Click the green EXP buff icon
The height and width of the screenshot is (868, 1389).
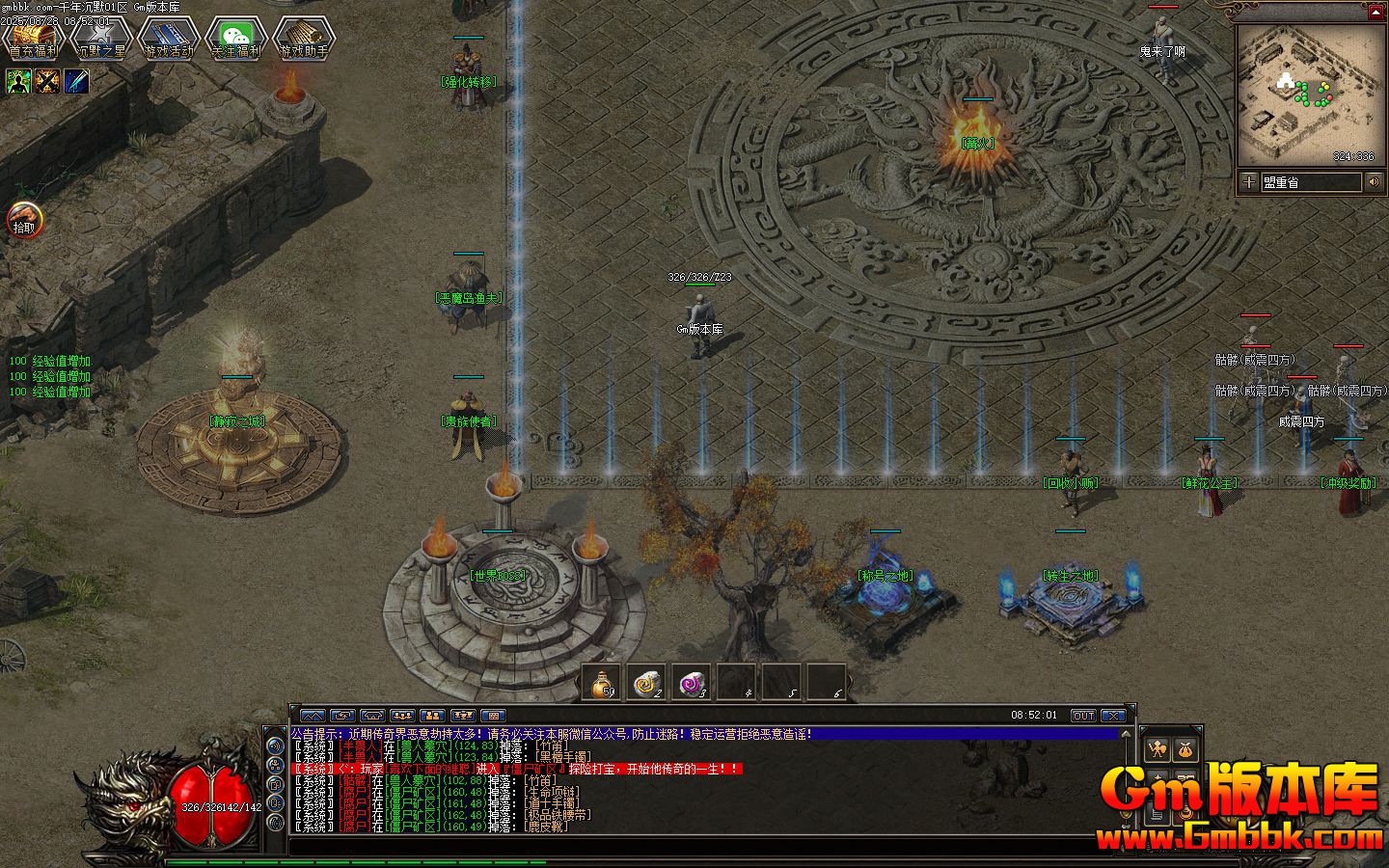18,82
